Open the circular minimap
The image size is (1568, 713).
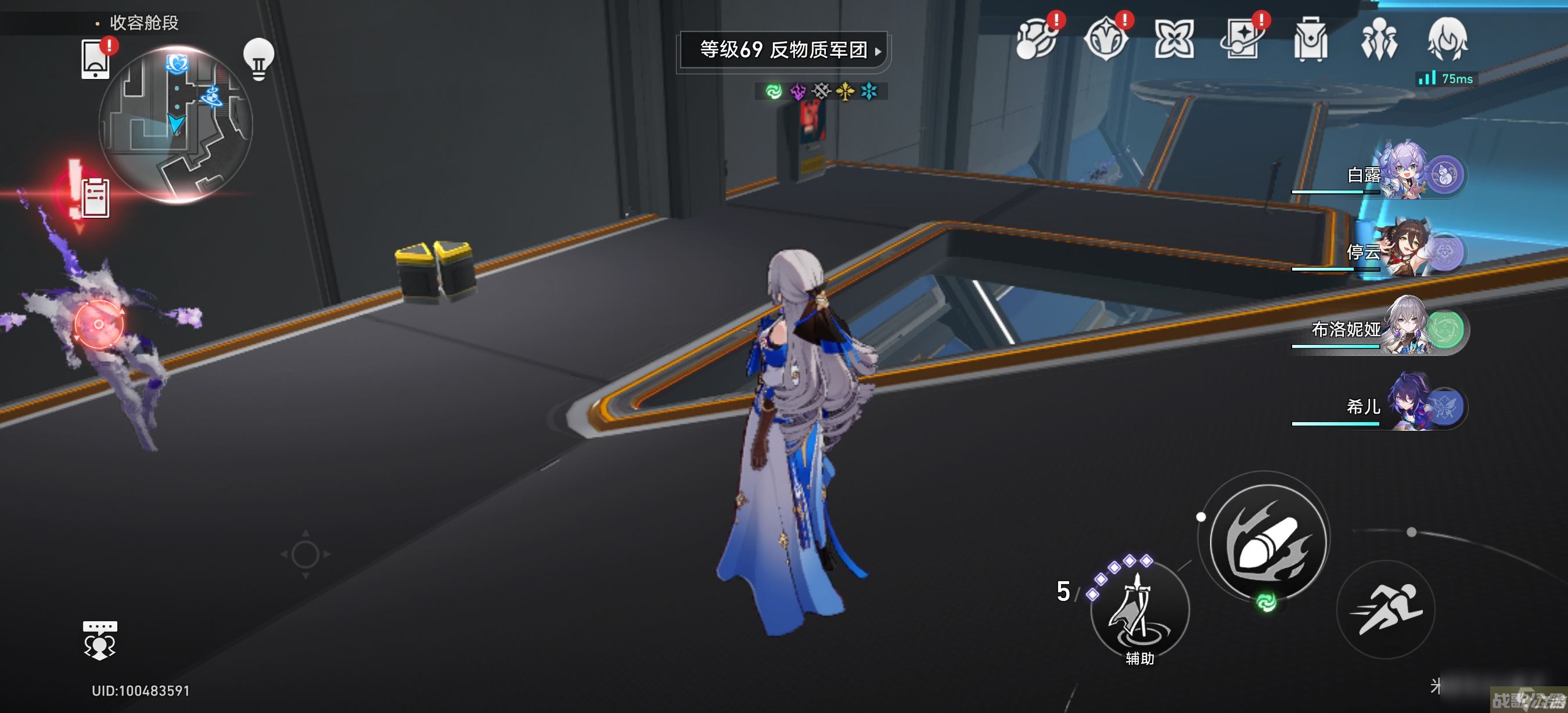click(175, 125)
